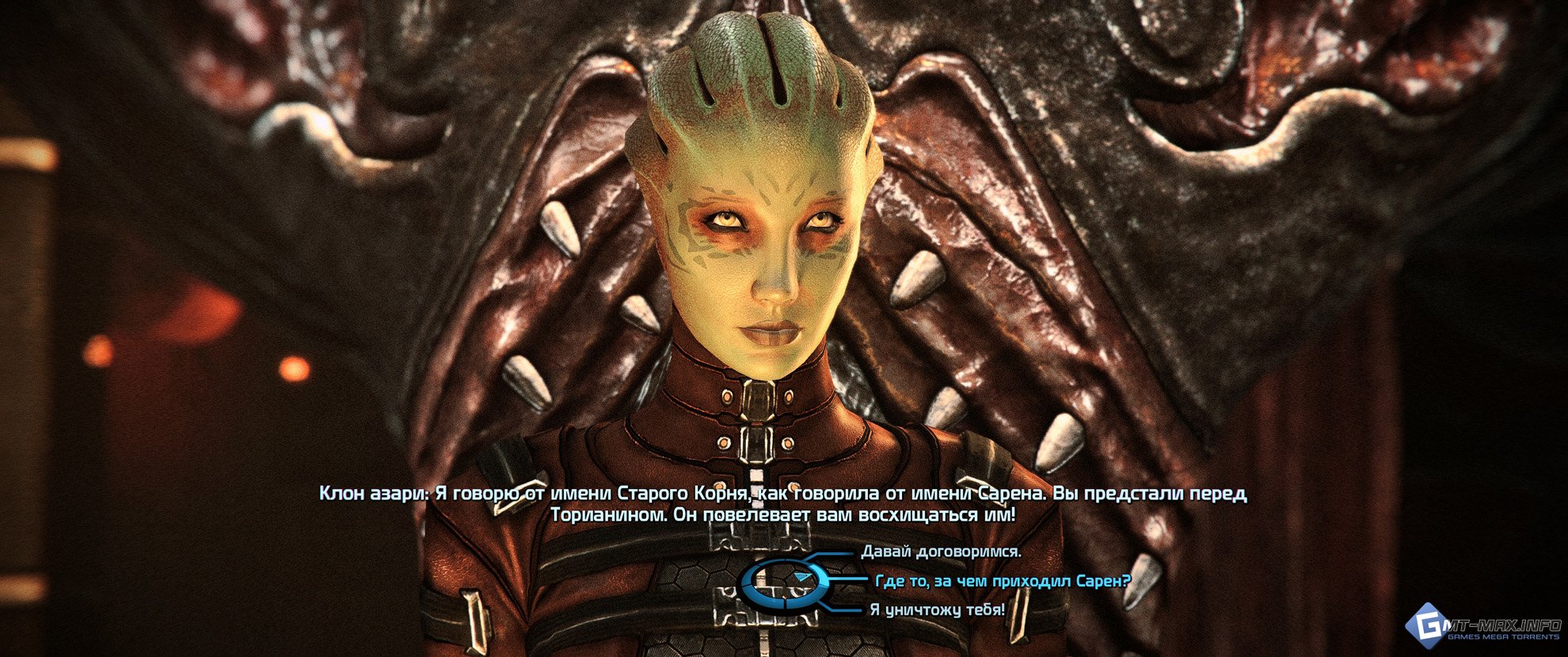Choose the reply "Давай договоримся."
1568x657 pixels.
pyautogui.click(x=941, y=552)
